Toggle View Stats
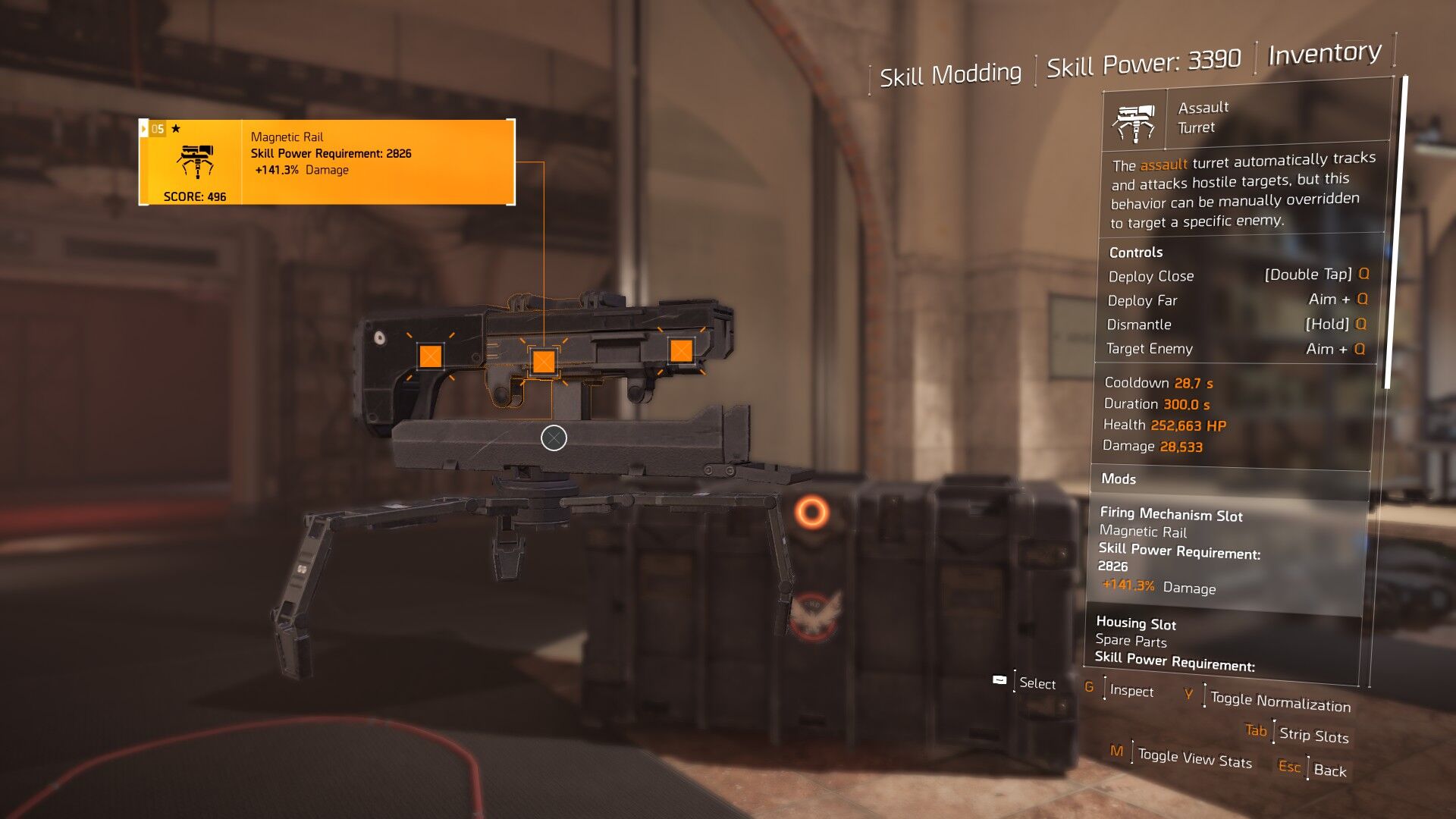The image size is (1456, 819). point(1194,758)
